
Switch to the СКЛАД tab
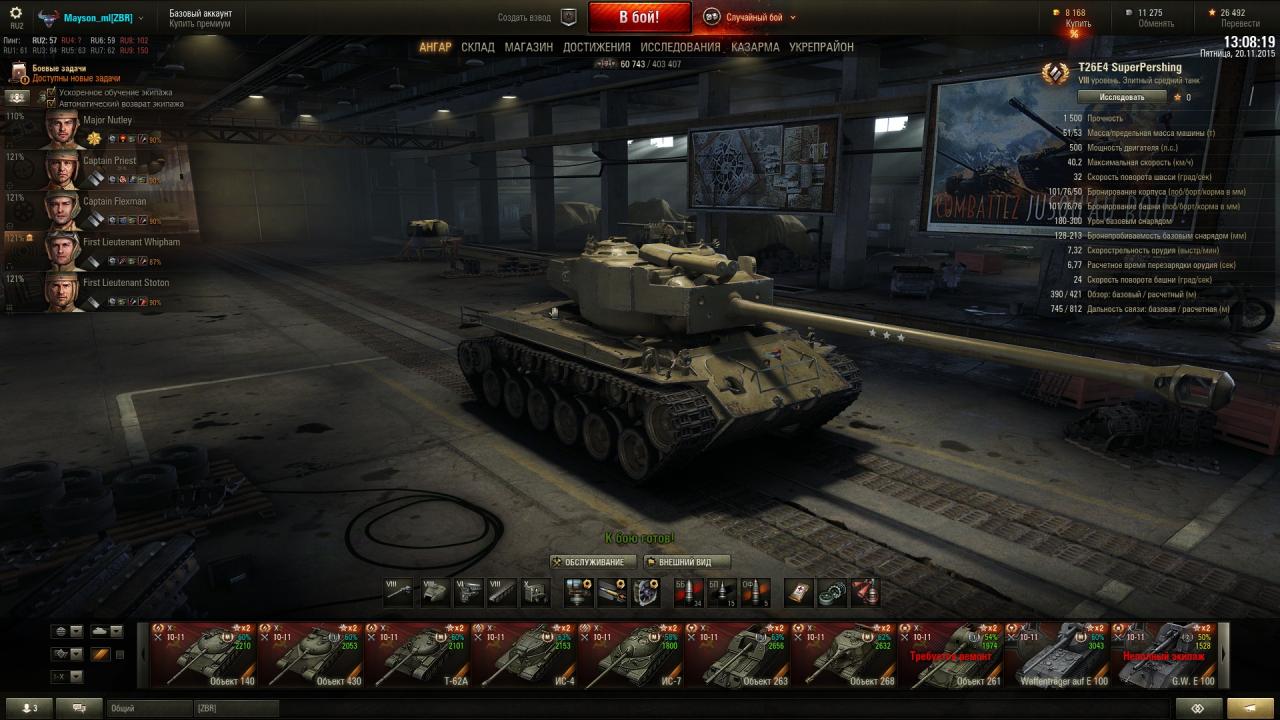pos(478,47)
